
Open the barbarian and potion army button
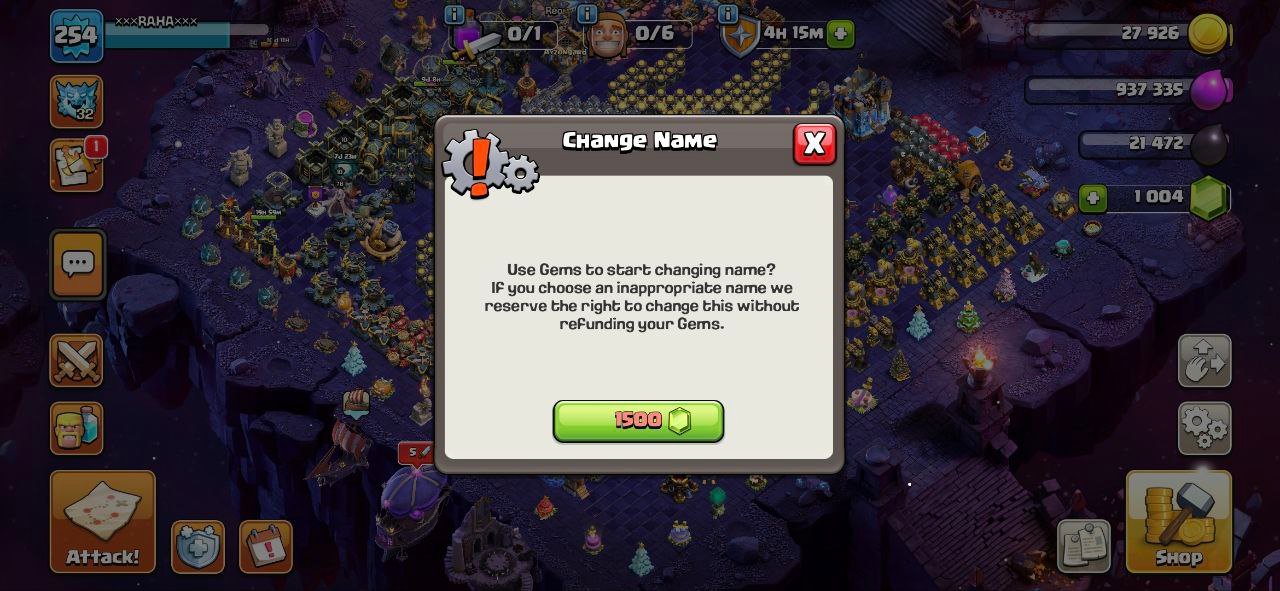tap(77, 428)
